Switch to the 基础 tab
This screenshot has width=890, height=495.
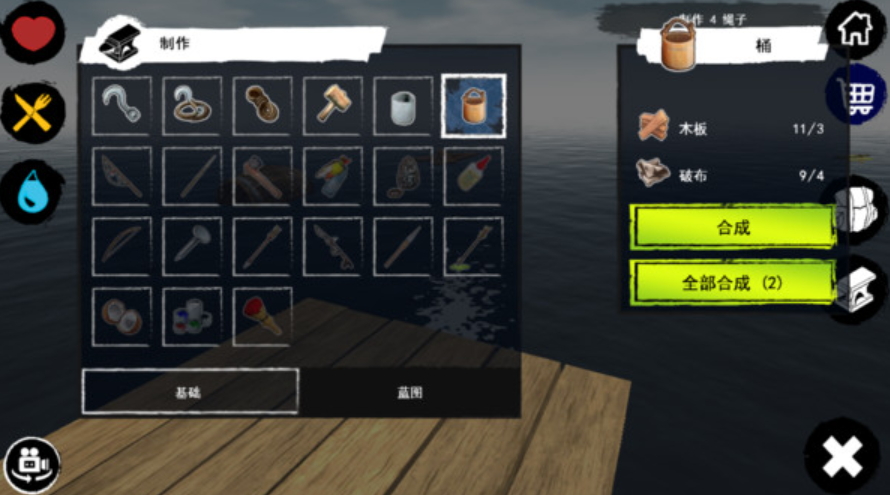[x=189, y=392]
